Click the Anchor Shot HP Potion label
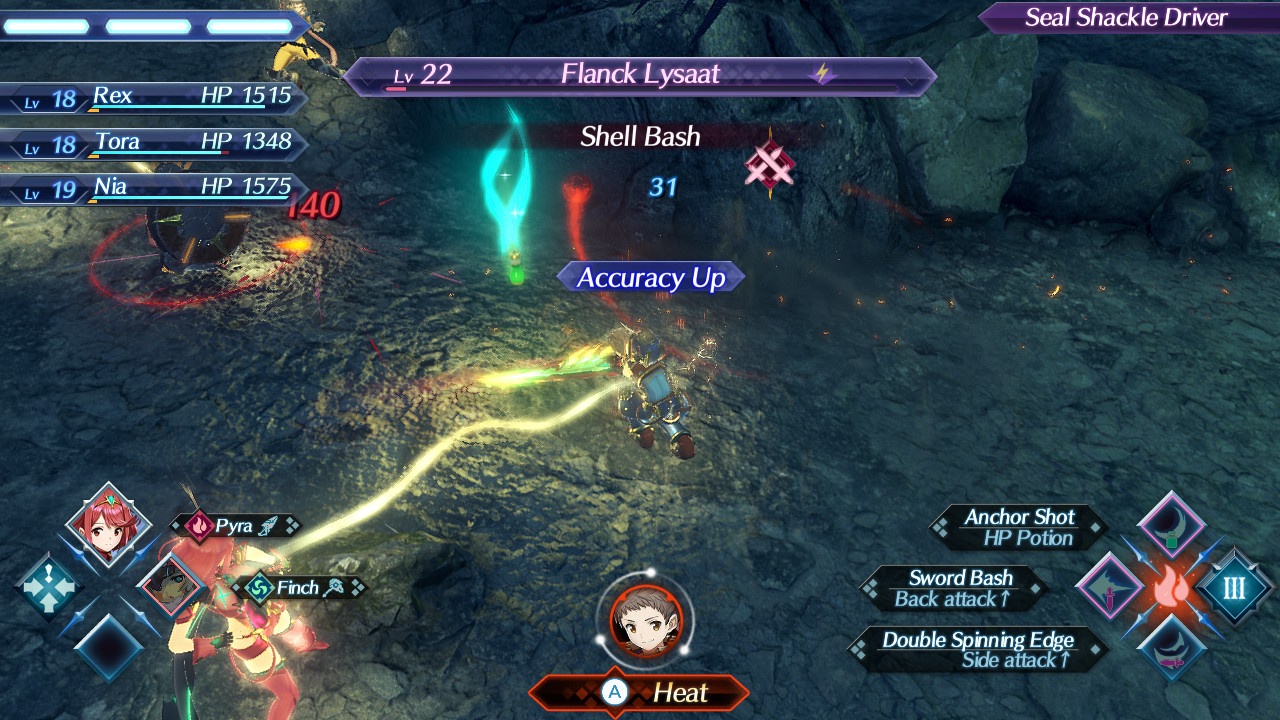Image resolution: width=1280 pixels, height=720 pixels. pyautogui.click(x=1018, y=527)
